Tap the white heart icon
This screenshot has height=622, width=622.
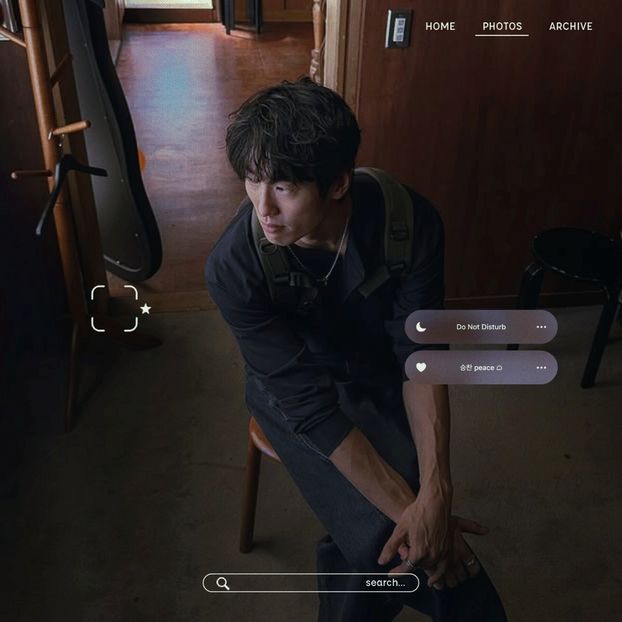click(421, 367)
